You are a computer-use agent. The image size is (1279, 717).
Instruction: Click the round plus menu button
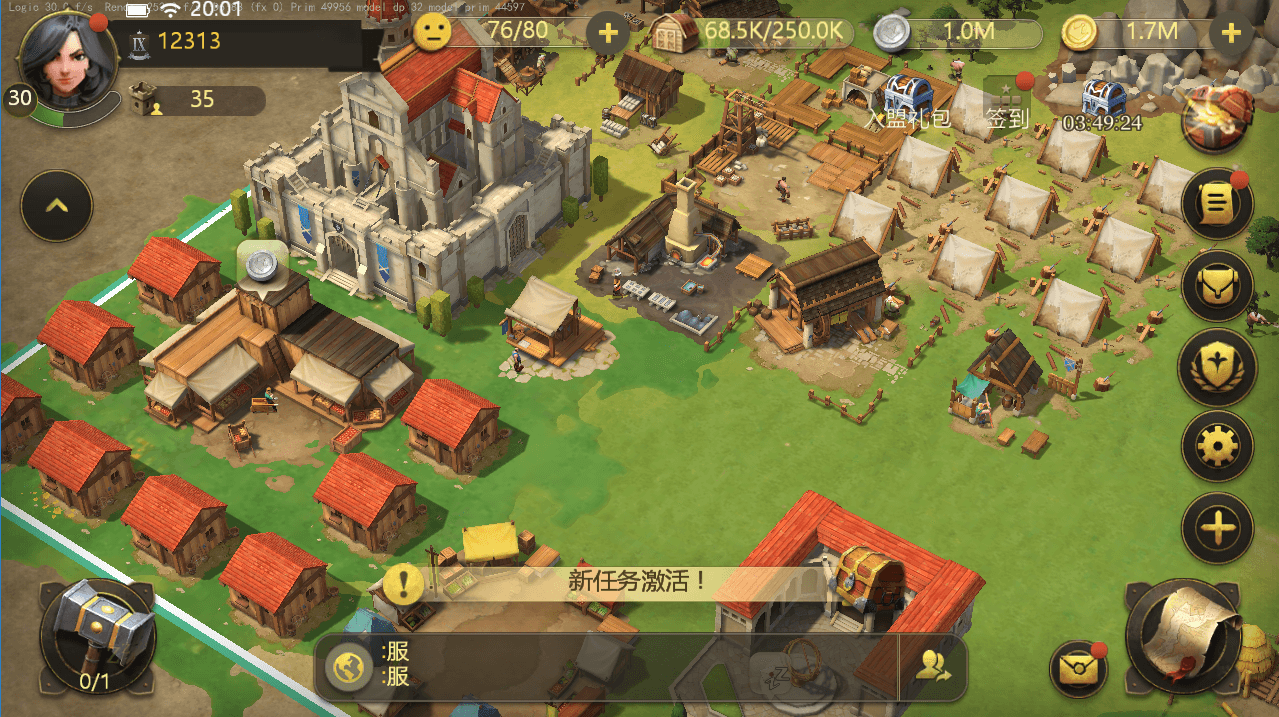point(1217,526)
